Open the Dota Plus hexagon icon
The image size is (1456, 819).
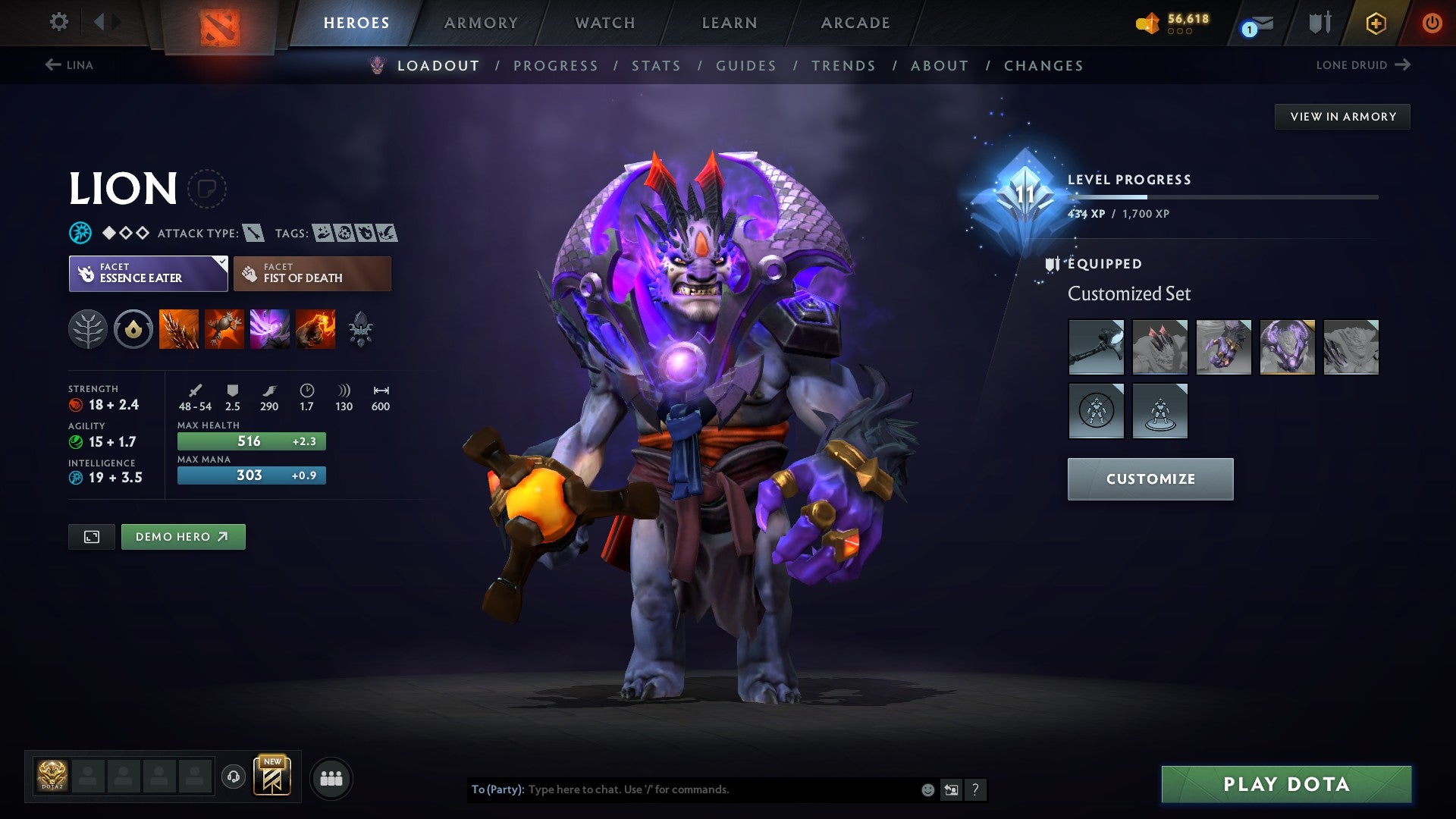1376,23
